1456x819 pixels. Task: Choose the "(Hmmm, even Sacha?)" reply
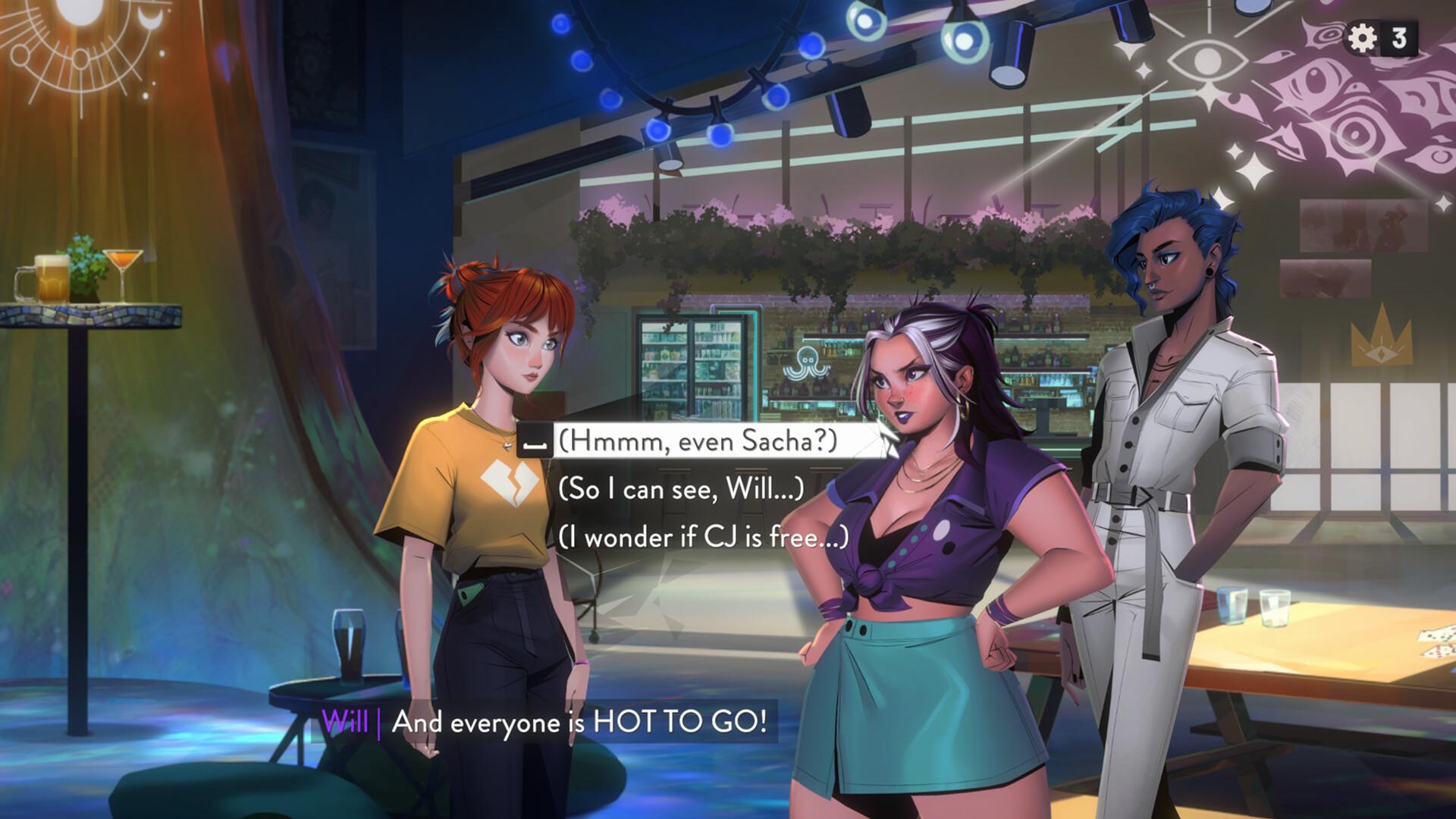(698, 441)
